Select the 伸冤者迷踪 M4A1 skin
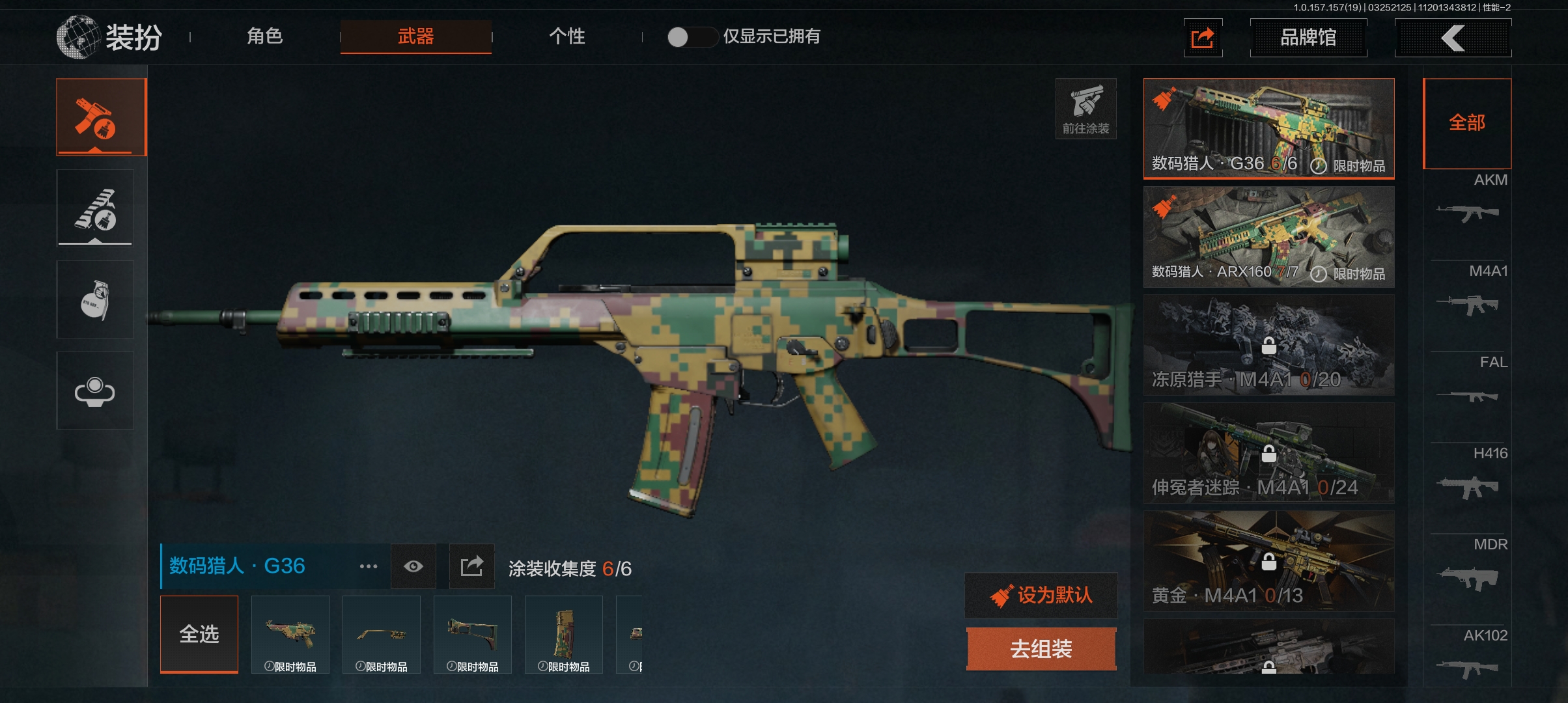Screen dimensions: 1568x703 coord(1268,453)
